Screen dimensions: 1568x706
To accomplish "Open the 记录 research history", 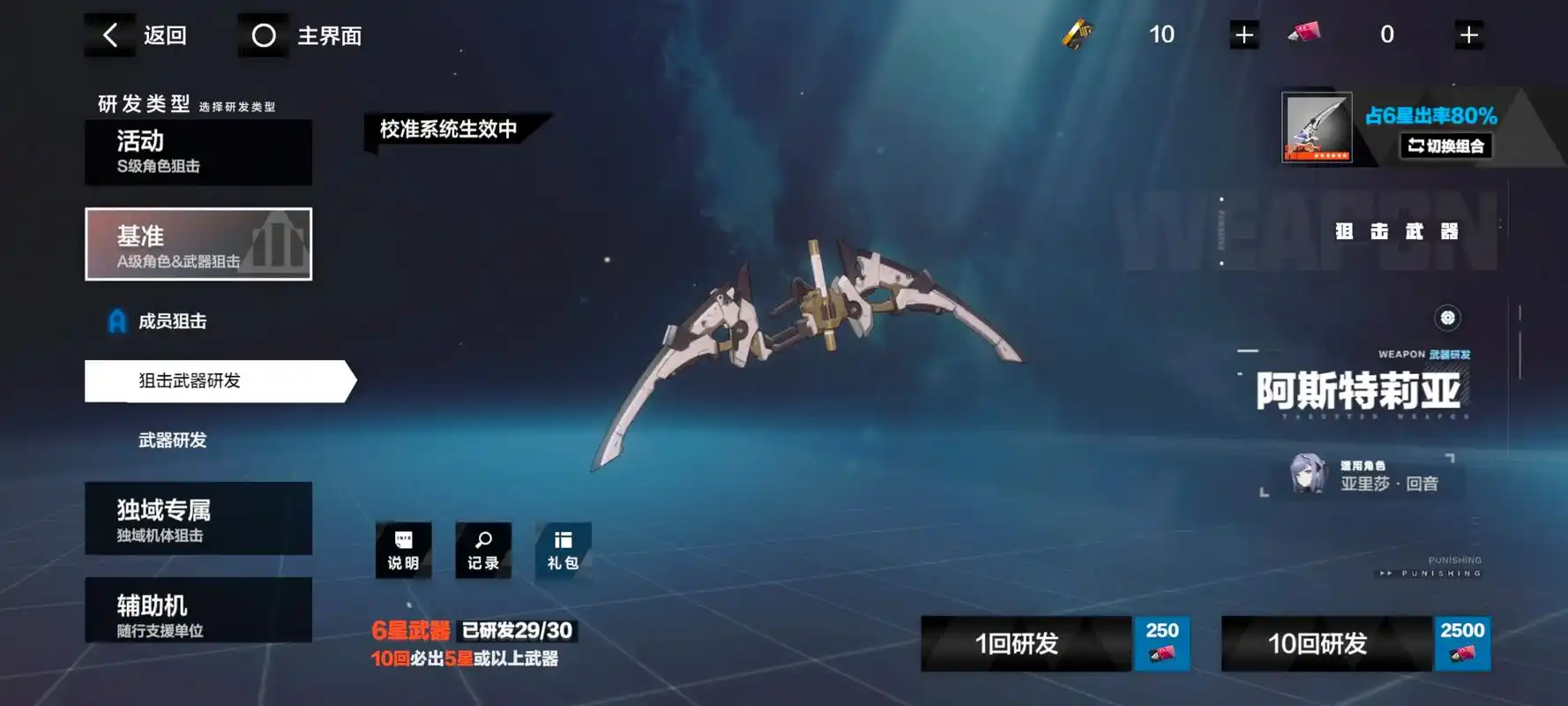I will (483, 551).
